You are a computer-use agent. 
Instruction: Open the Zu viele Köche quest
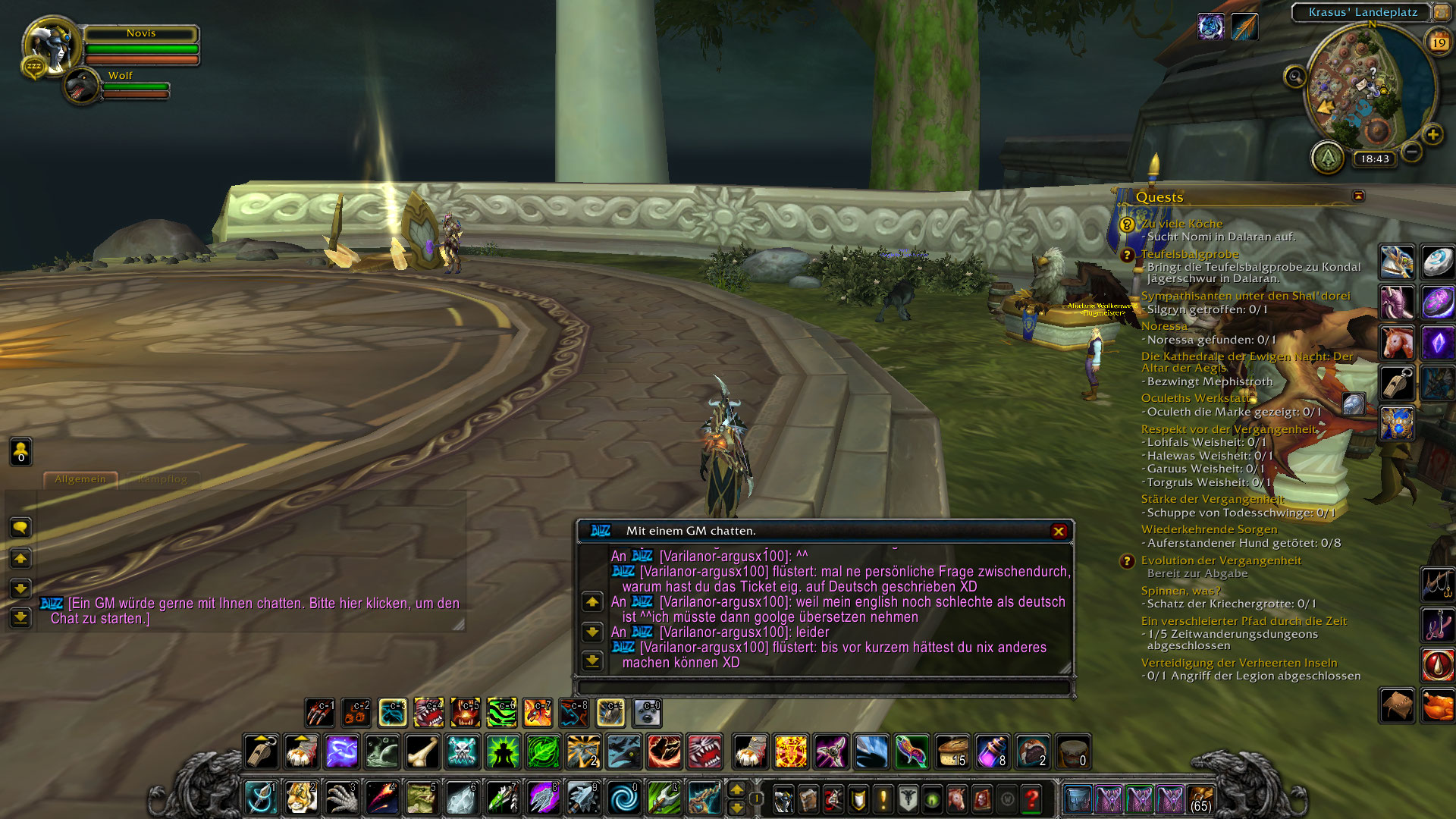(1181, 224)
